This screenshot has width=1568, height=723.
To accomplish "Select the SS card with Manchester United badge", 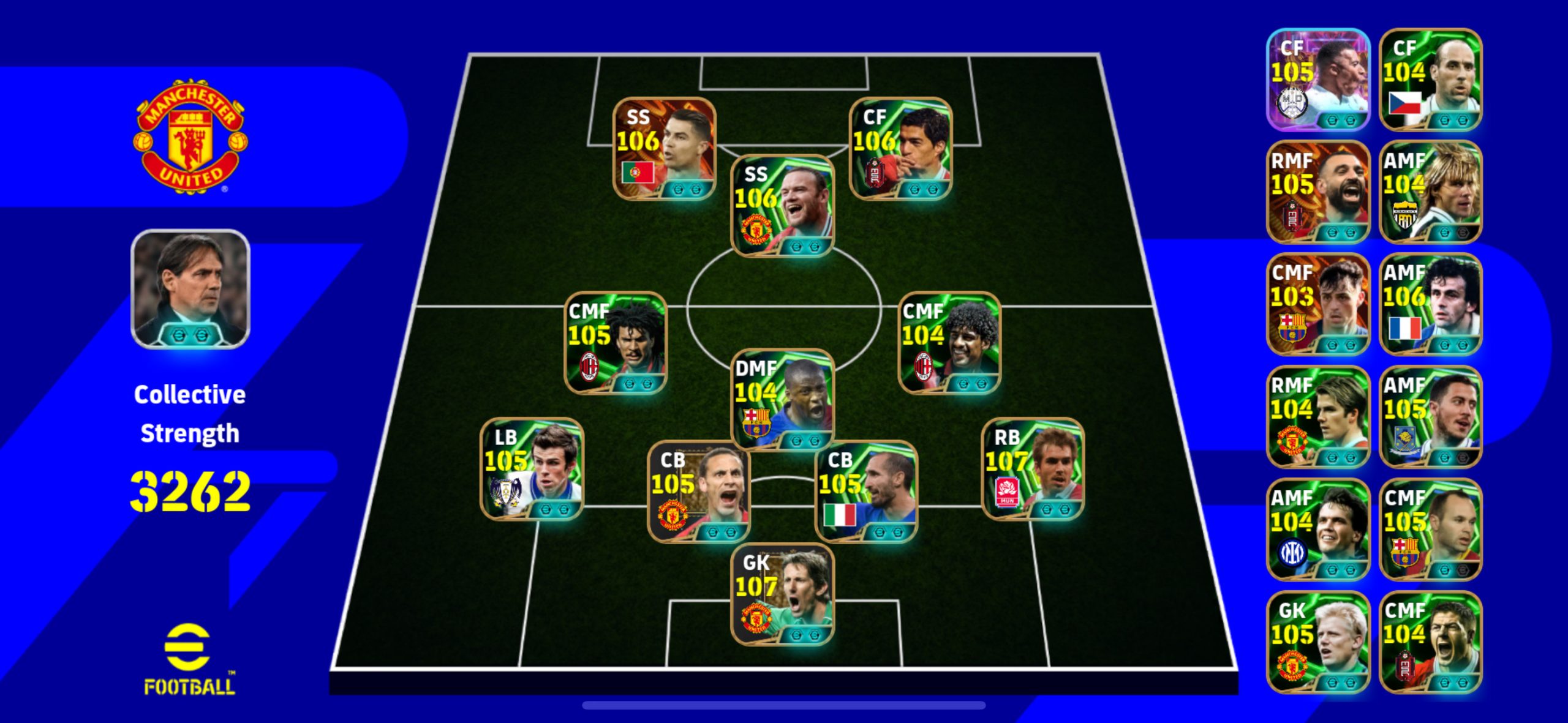I will [782, 206].
